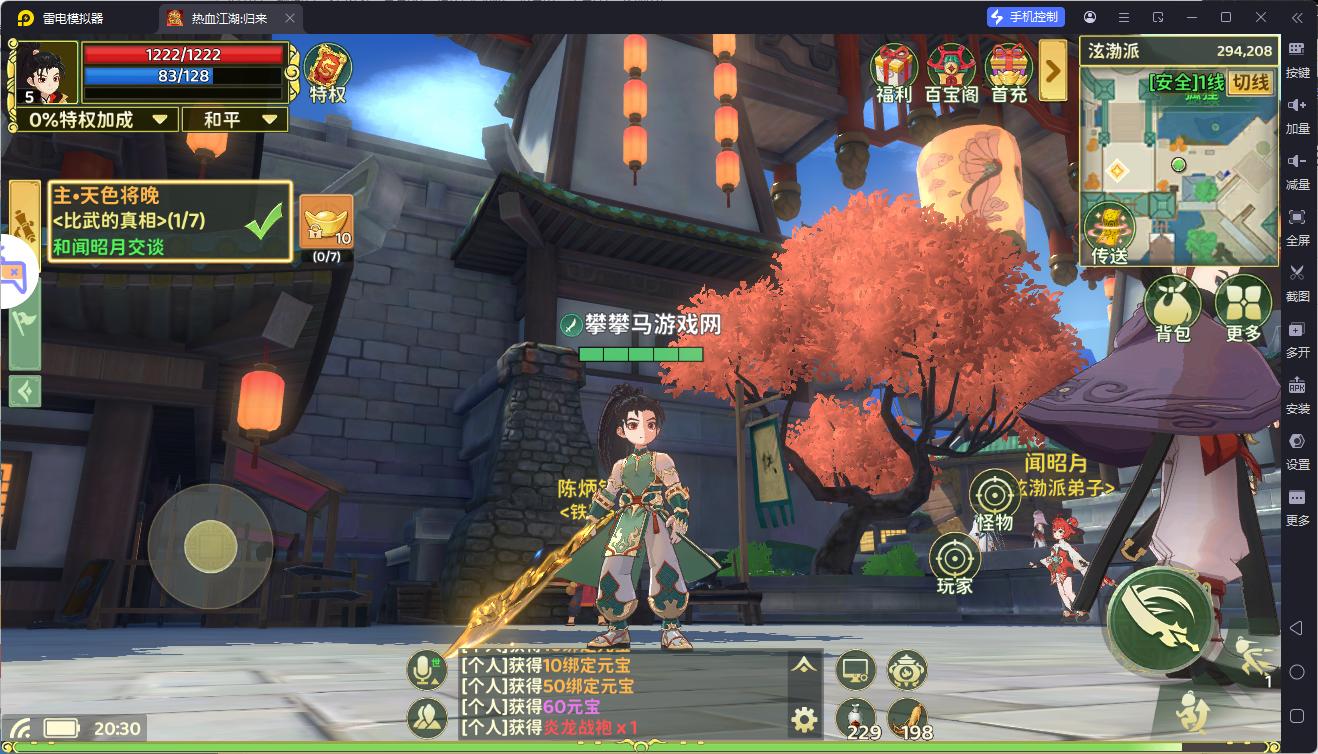
Task: Open the 特权 privilege icon
Action: point(327,73)
